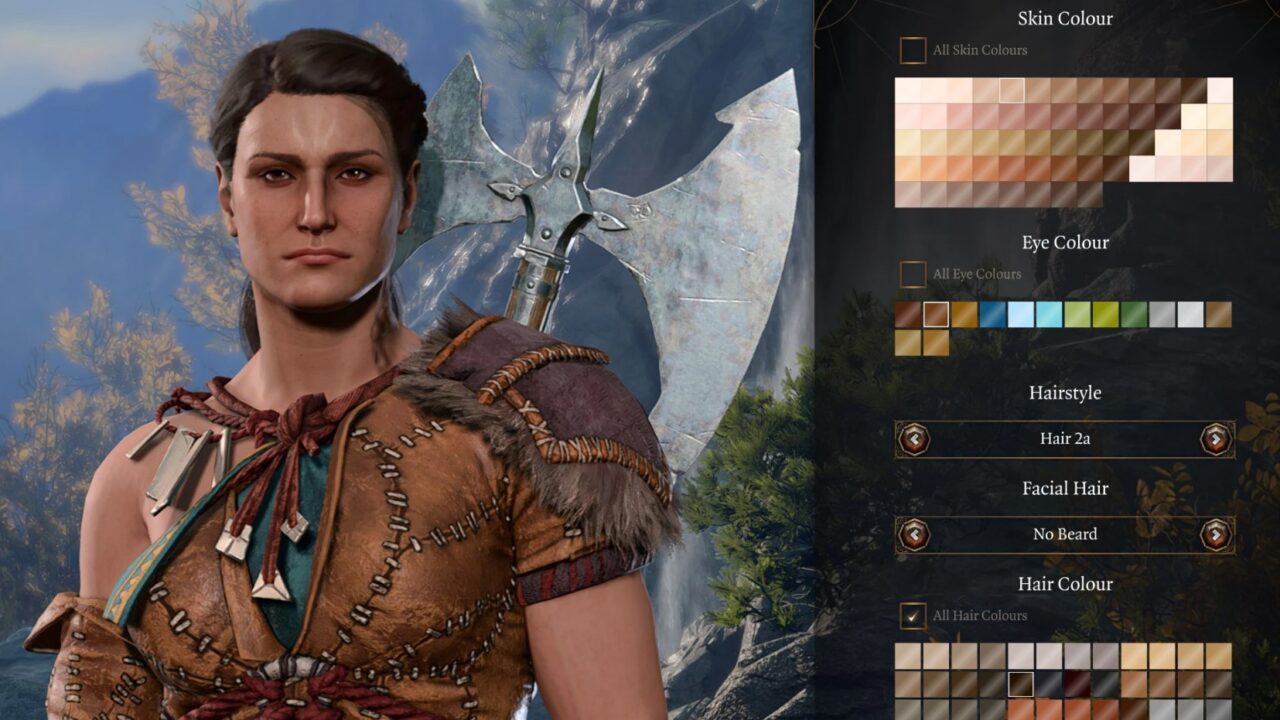Viewport: 1280px width, 720px height.
Task: Enable the All Eye Colours checkbox
Action: click(912, 274)
